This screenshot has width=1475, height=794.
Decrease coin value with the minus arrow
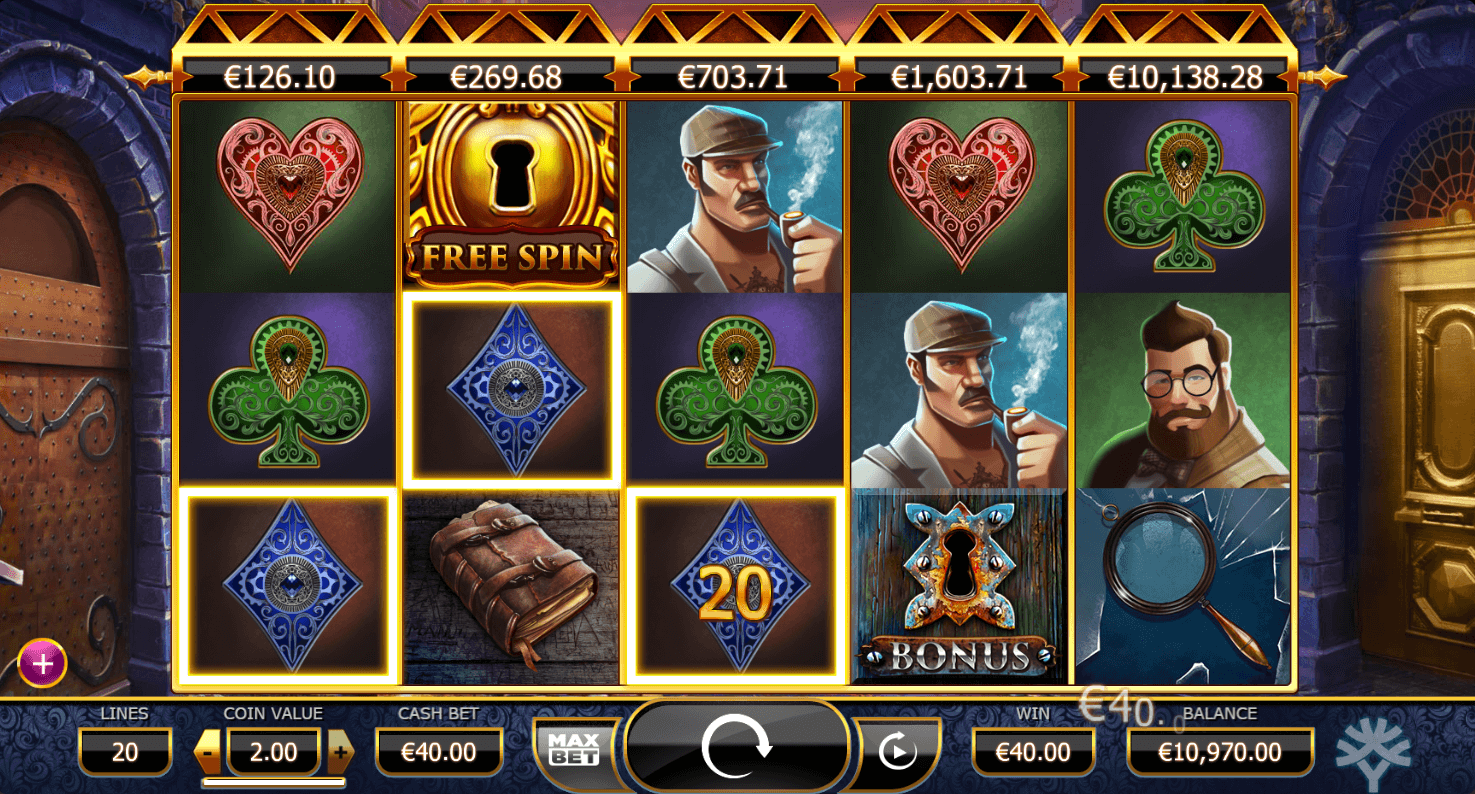point(209,750)
